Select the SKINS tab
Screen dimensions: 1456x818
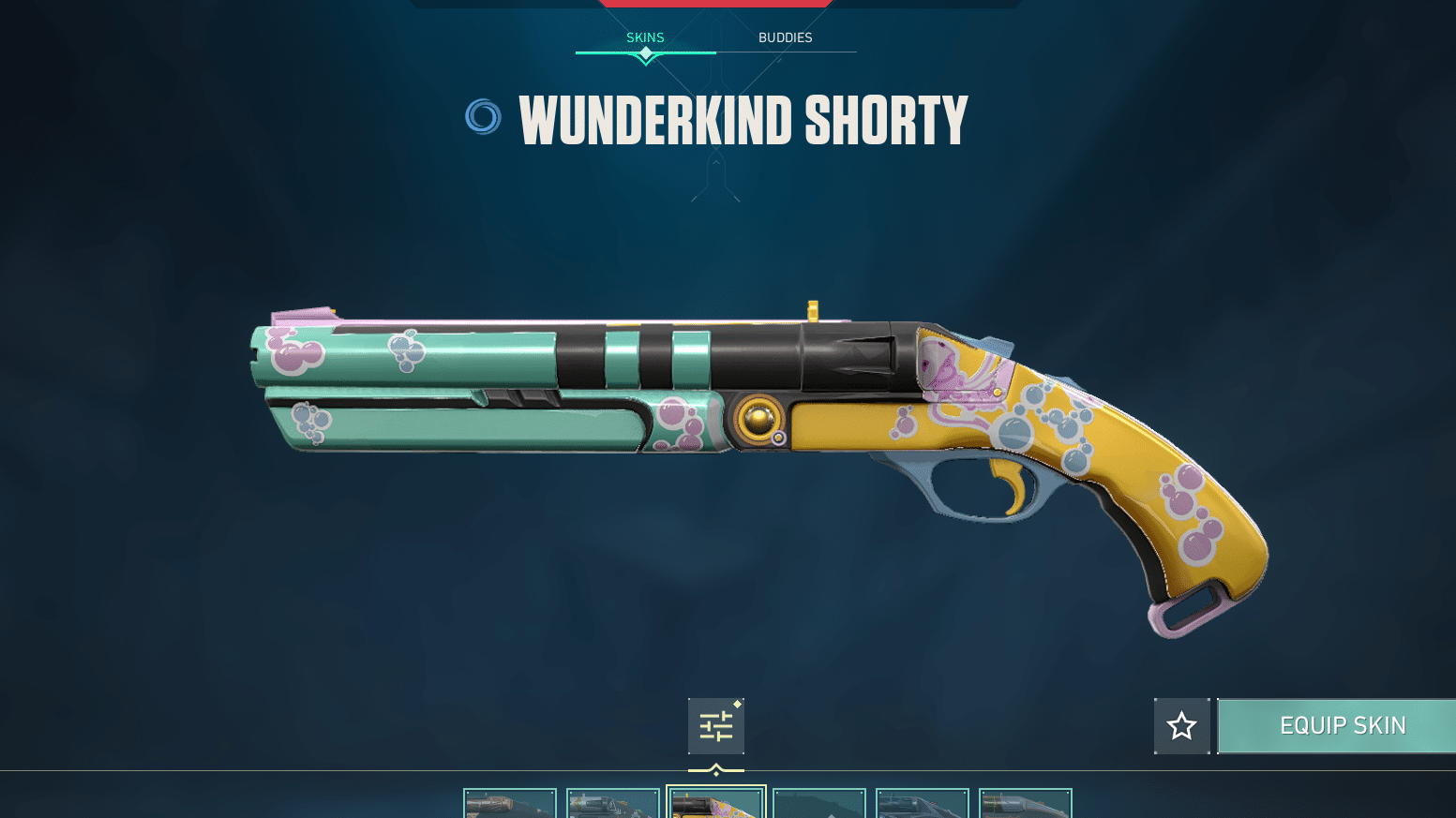pos(645,37)
